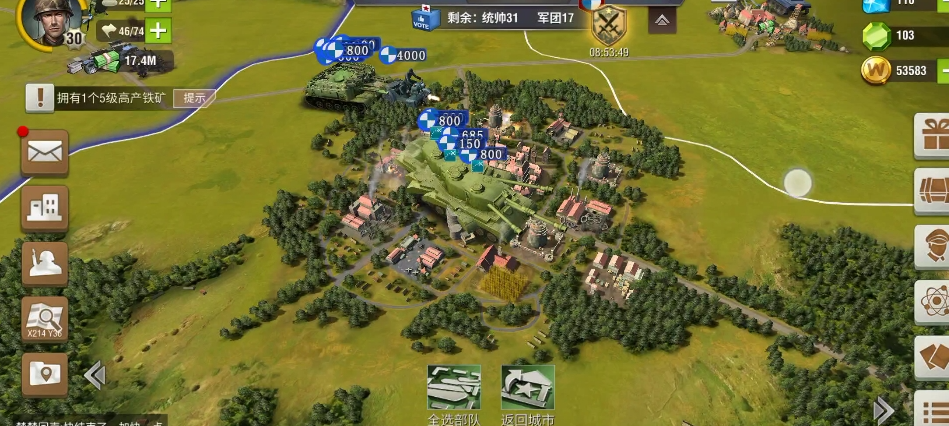Open the officer commander menu
The height and width of the screenshot is (426, 949).
tap(935, 245)
